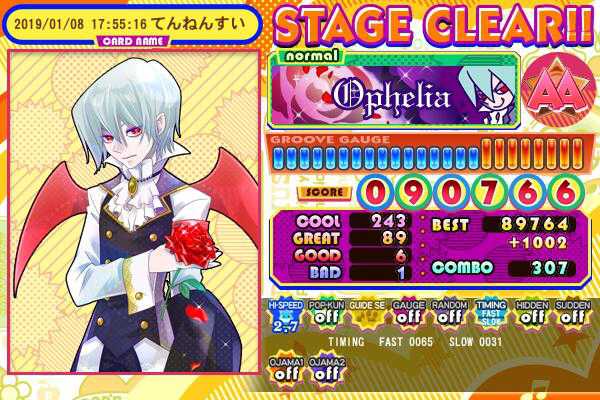Enable the SUDDEN option
Viewport: 600px width, 400px height.
coord(570,317)
